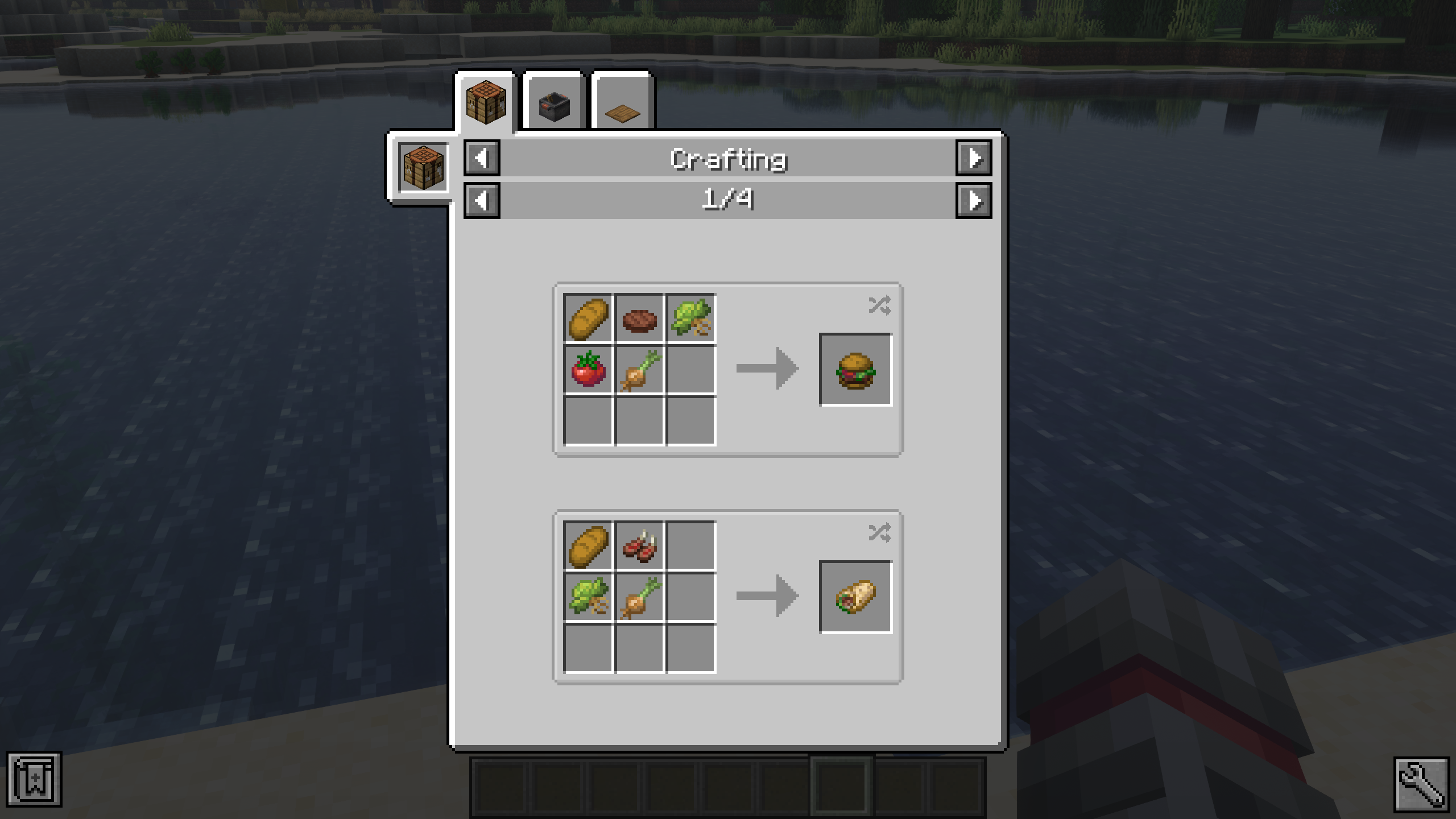Open the wrench configuration button
The height and width of the screenshot is (819, 1456).
pos(1421,785)
